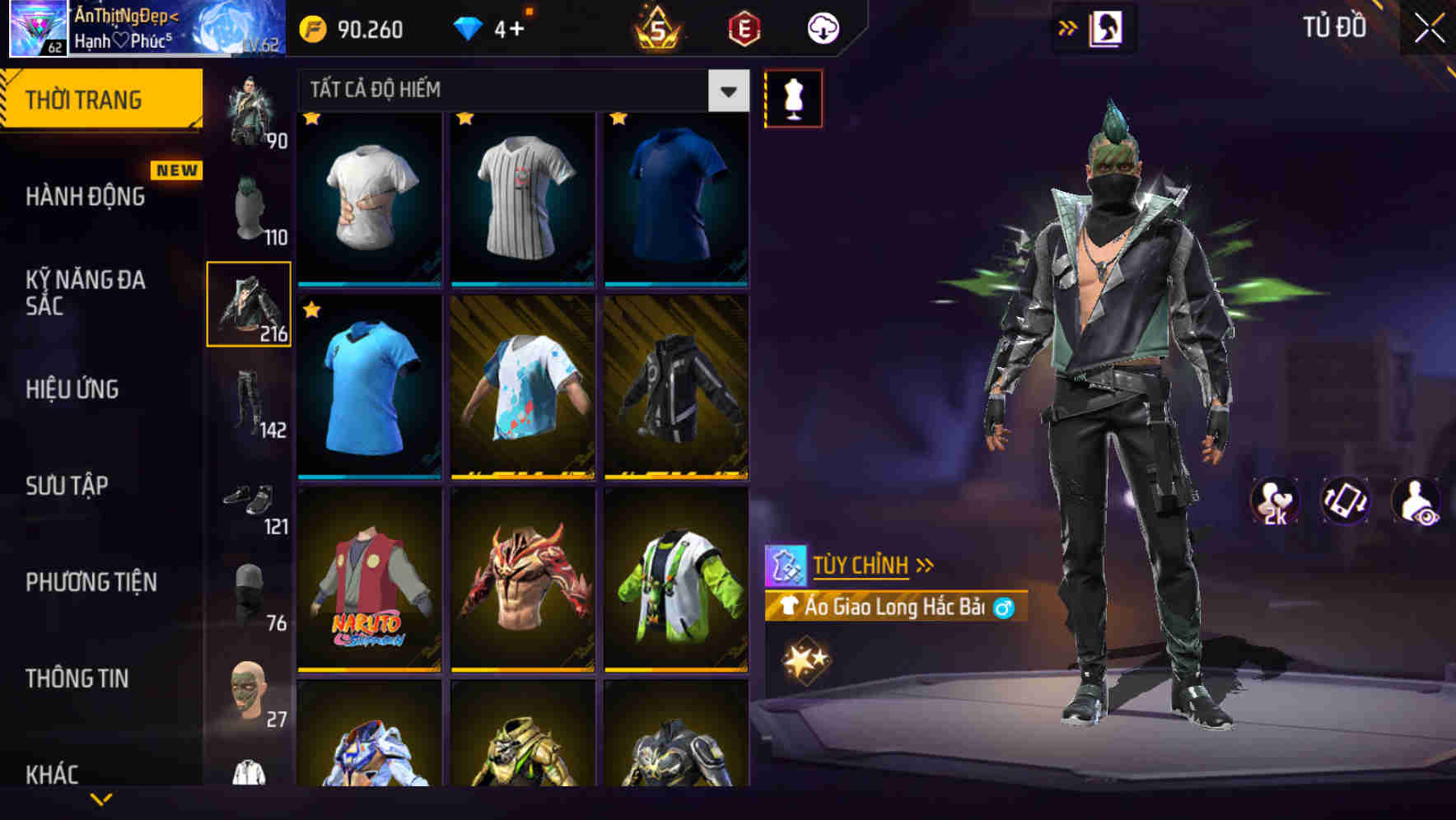Open the mannequin preview icon
This screenshot has height=820, width=1456.
(793, 97)
